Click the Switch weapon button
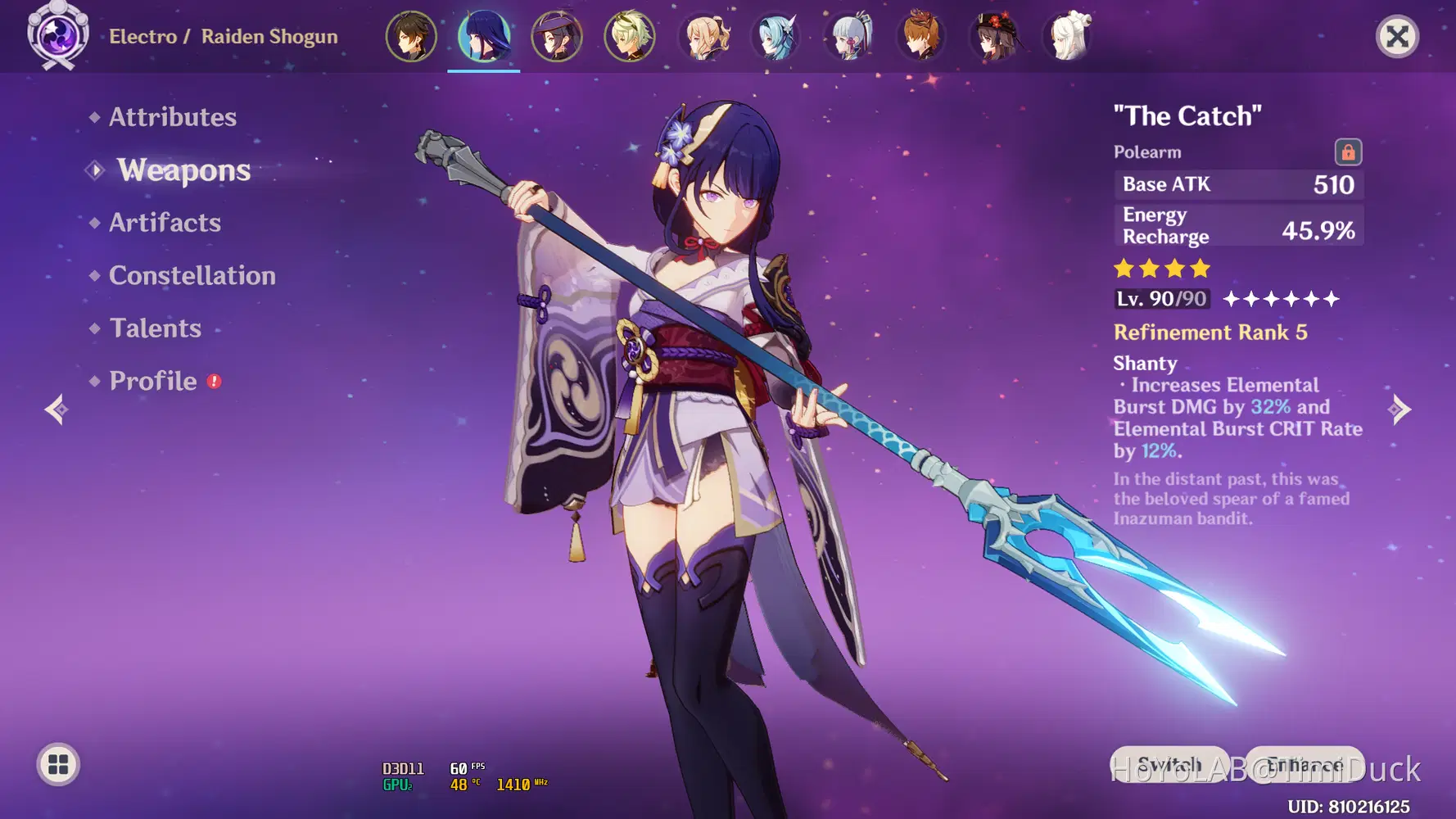 coord(1169,765)
